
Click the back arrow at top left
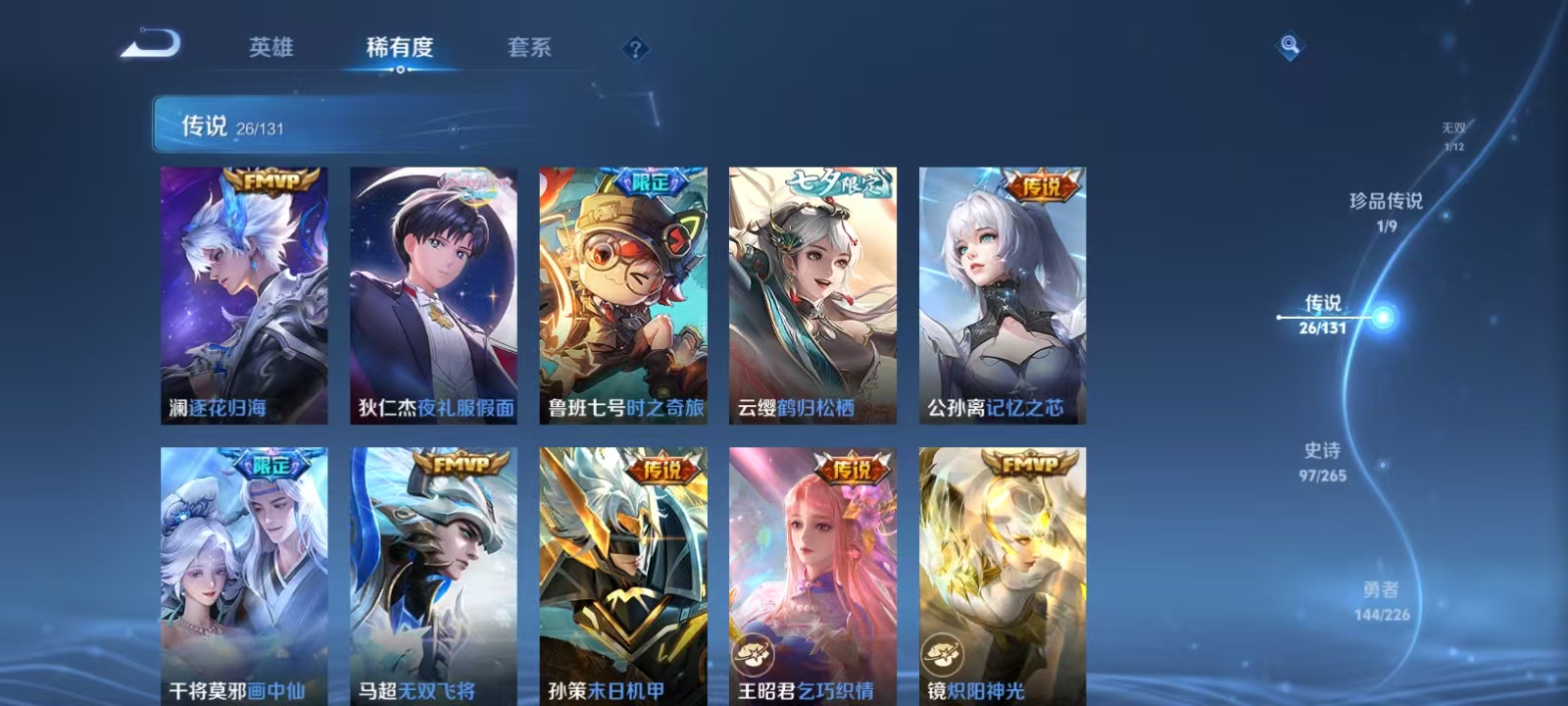[x=149, y=44]
